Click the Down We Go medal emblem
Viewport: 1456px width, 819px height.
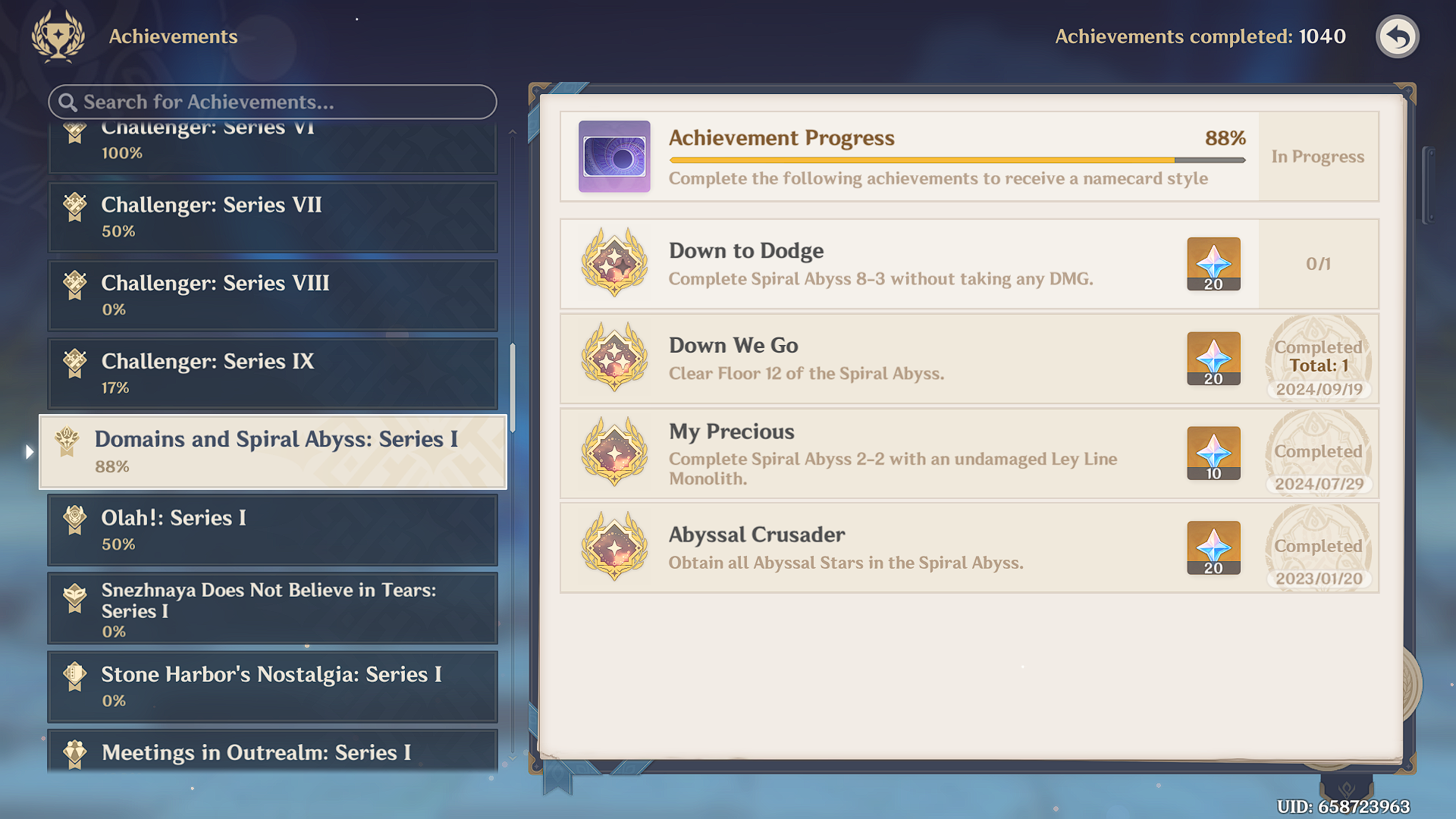pyautogui.click(x=614, y=359)
